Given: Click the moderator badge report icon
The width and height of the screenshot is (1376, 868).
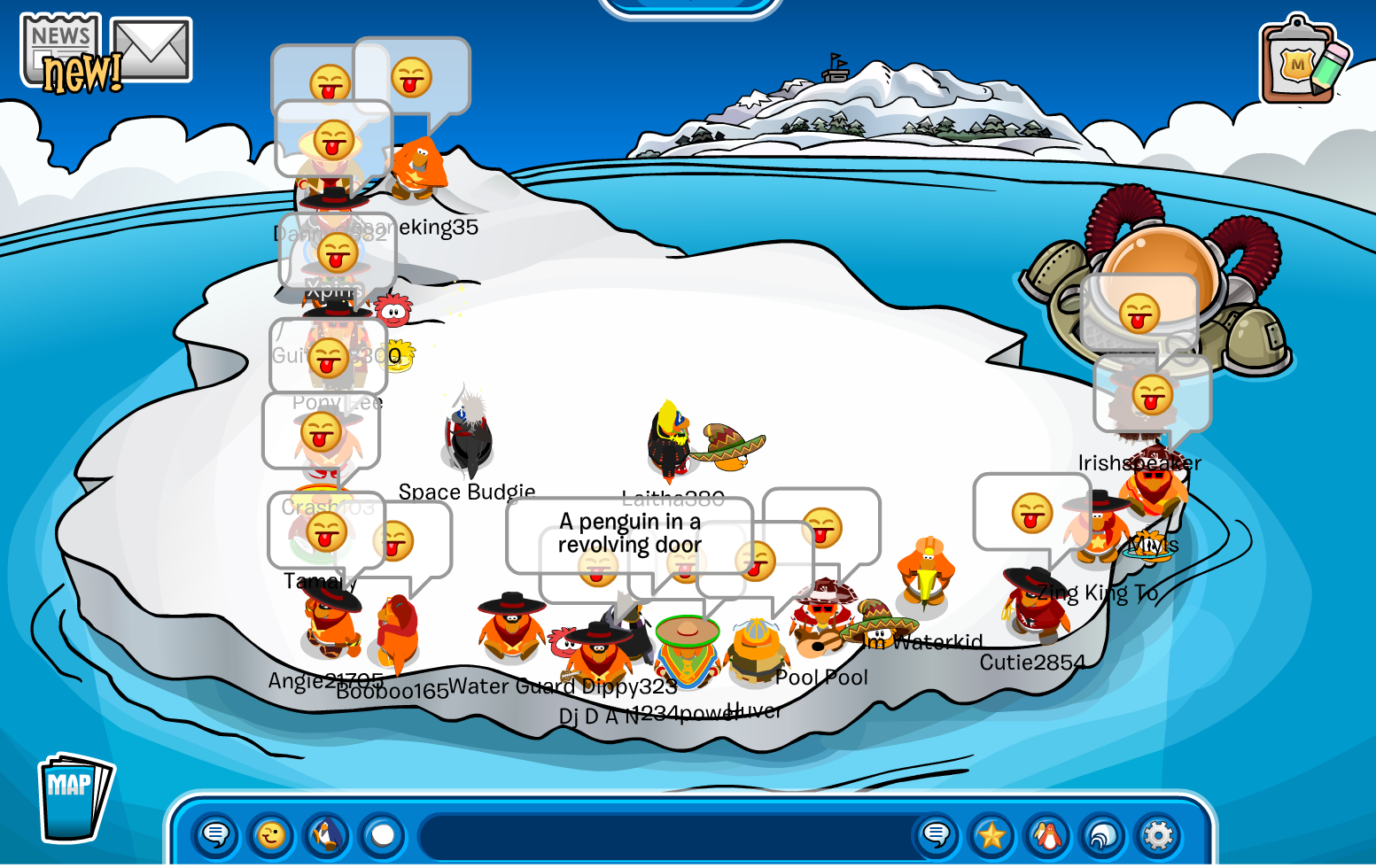Looking at the screenshot, I should 1301,62.
